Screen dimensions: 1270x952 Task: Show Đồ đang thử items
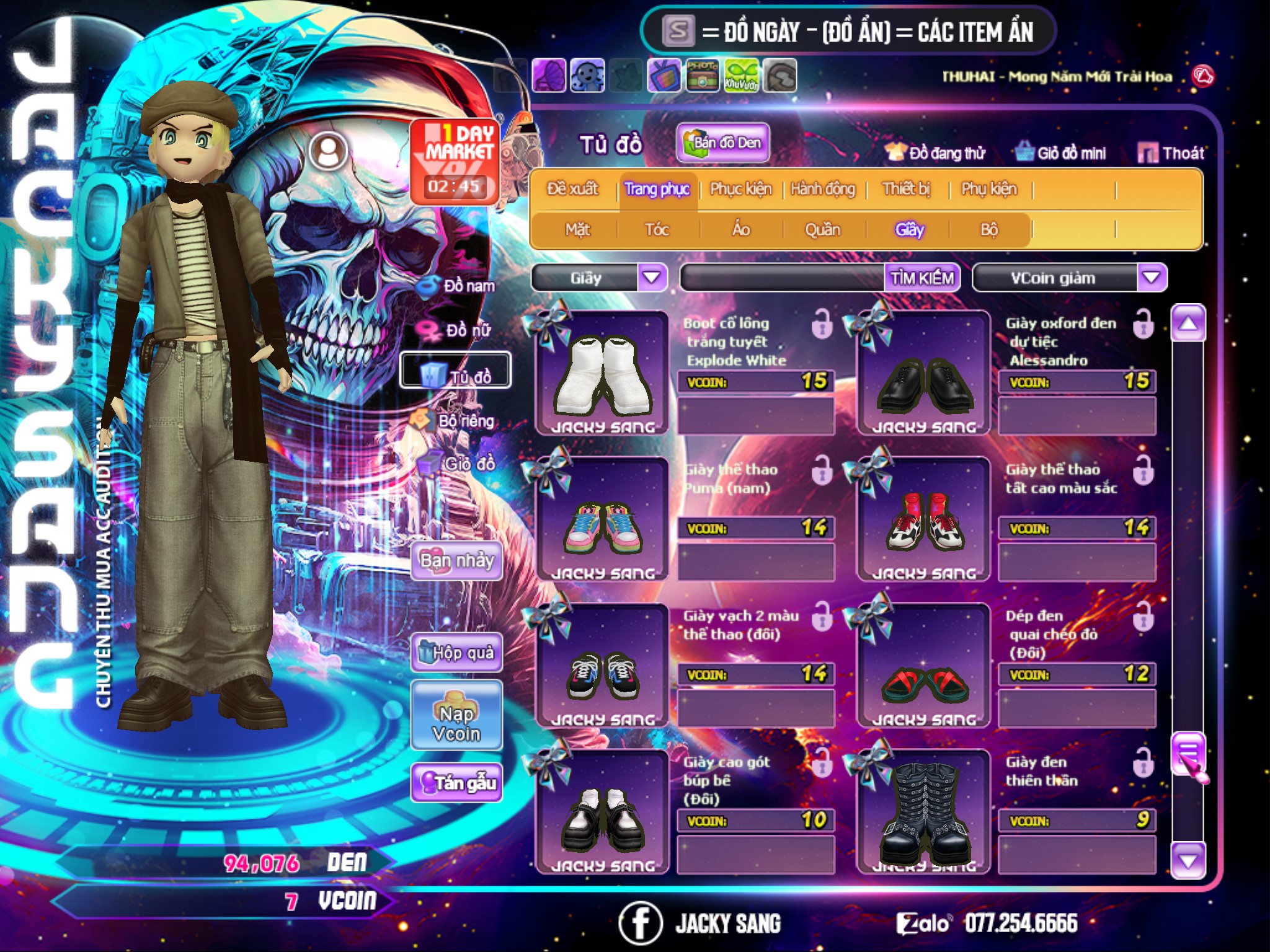pyautogui.click(x=935, y=153)
